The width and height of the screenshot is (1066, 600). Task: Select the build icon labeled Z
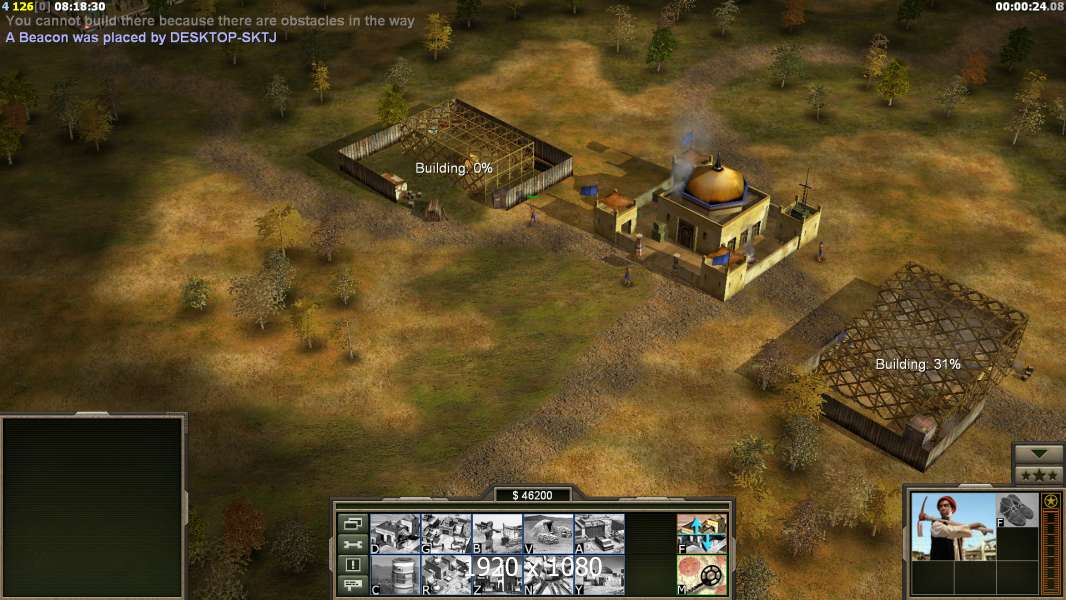(x=497, y=575)
